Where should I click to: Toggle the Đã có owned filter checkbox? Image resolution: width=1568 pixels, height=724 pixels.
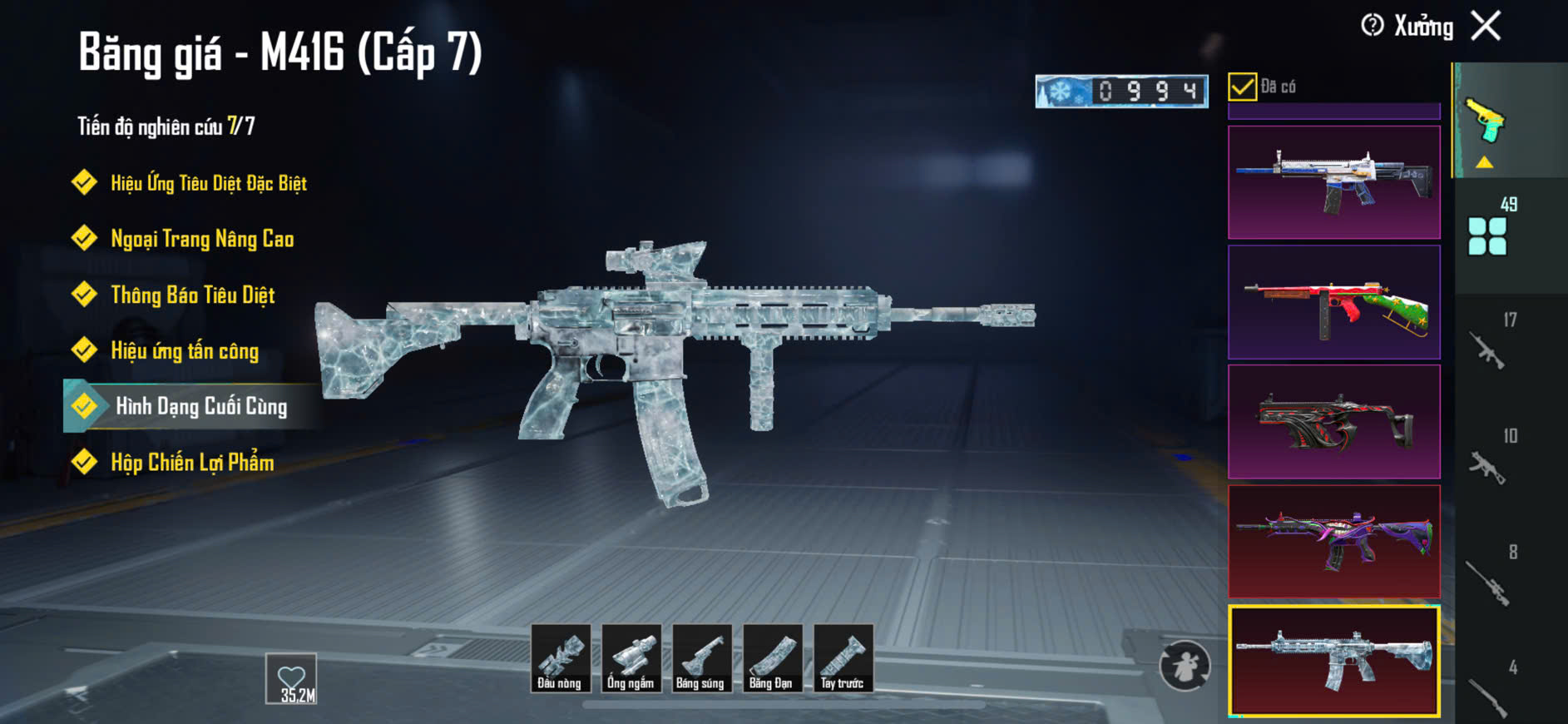tap(1242, 87)
